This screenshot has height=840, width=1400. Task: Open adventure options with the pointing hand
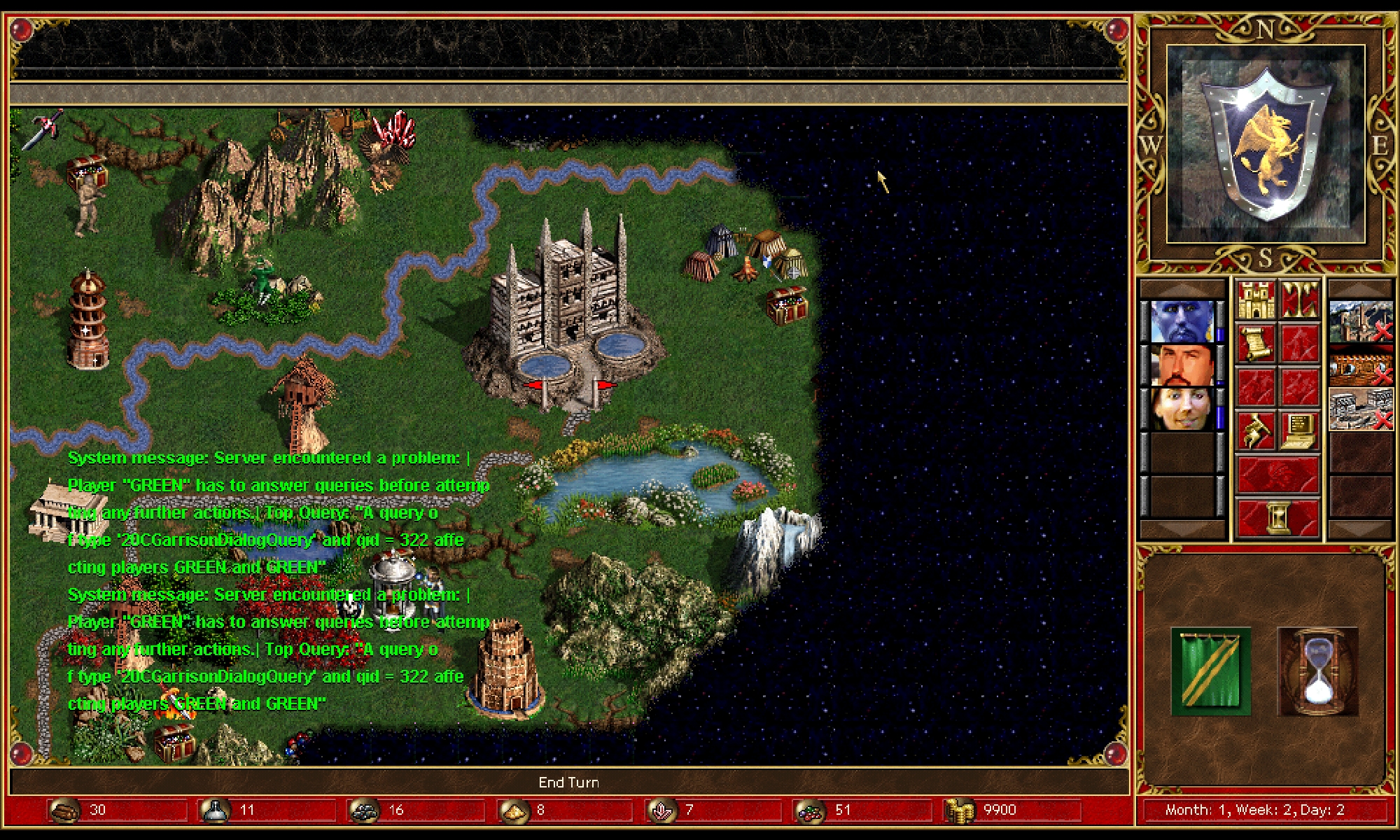pyautogui.click(x=1255, y=430)
